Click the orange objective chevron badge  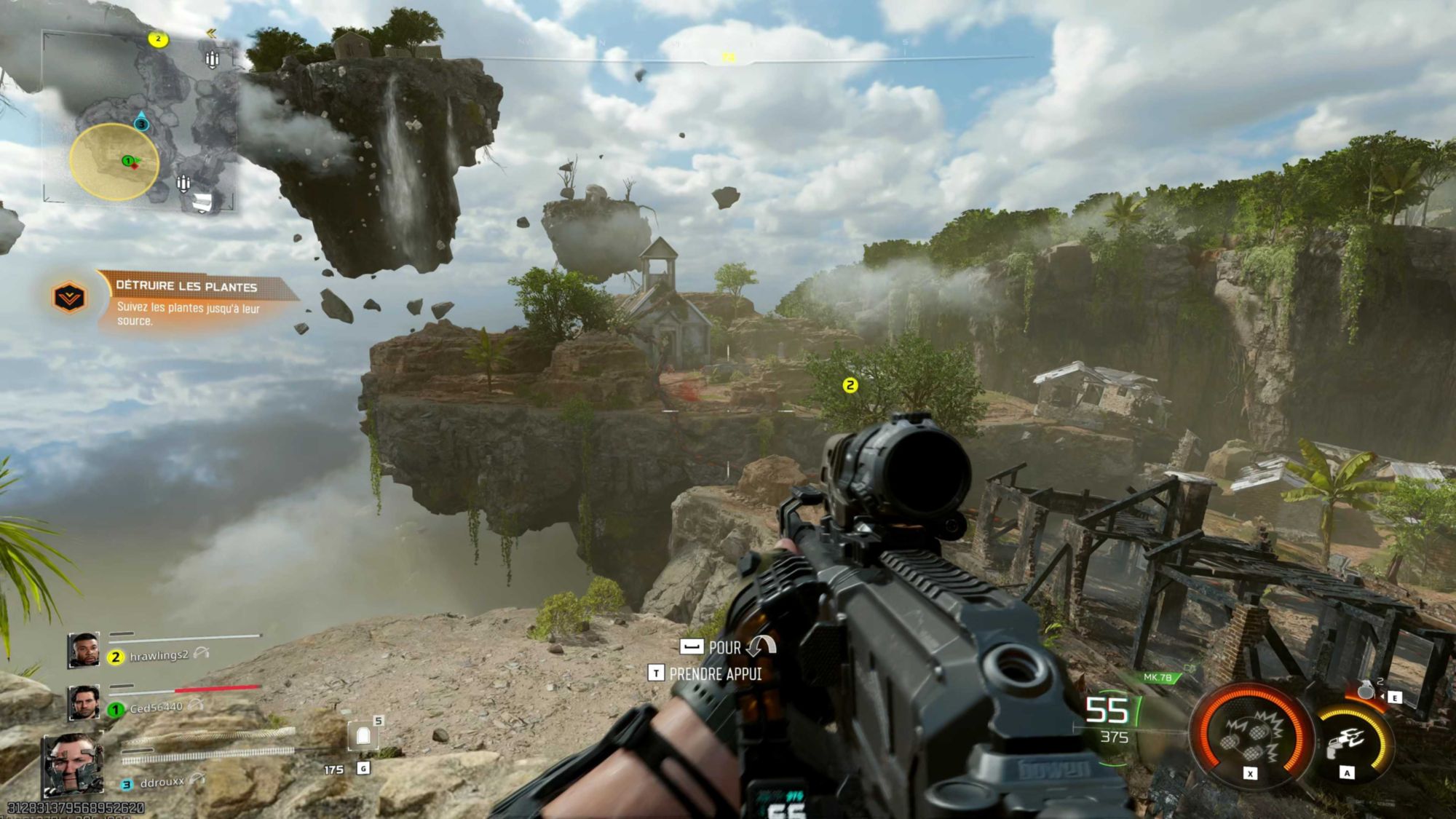pos(69,297)
